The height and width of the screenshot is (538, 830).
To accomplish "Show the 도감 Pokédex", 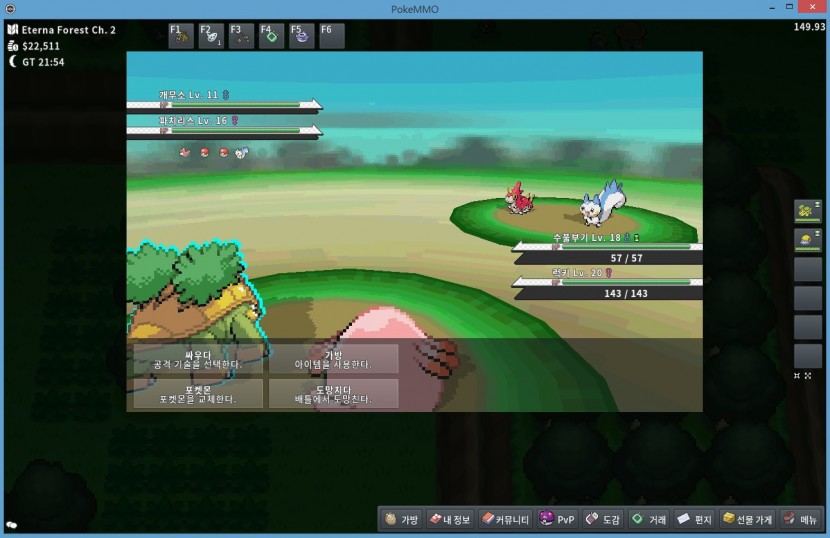I will coord(603,519).
